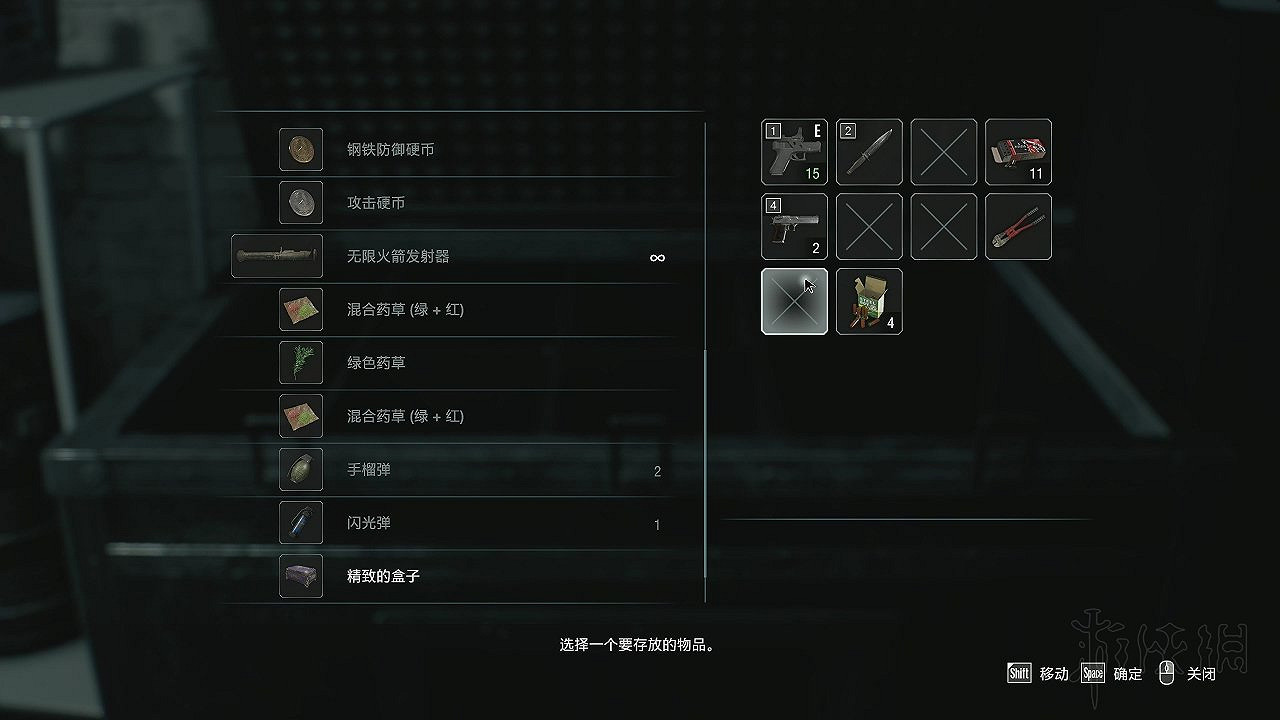Click the highlighted empty inventory slot

[x=794, y=301]
